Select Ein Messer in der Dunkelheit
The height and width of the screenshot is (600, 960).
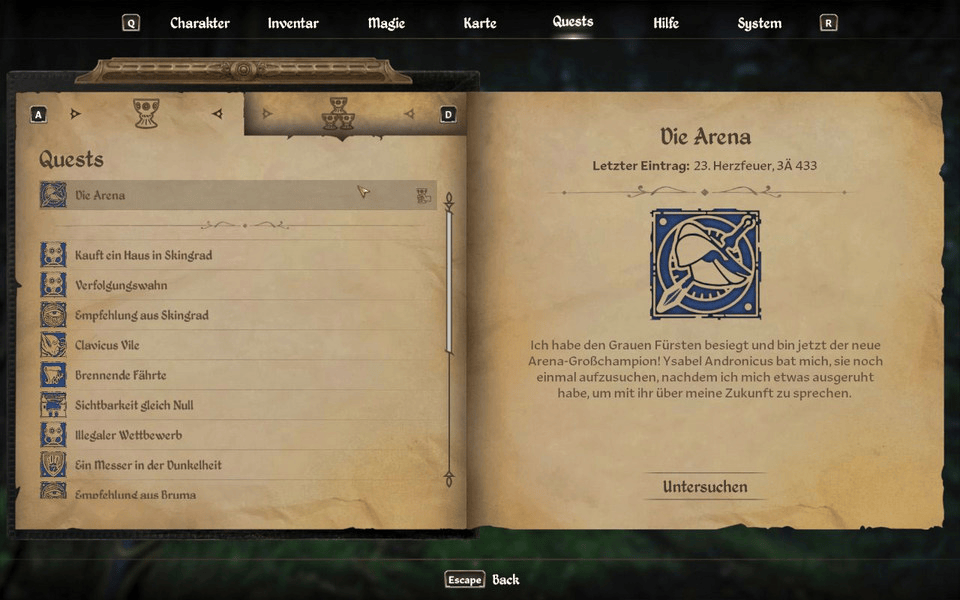[237, 465]
